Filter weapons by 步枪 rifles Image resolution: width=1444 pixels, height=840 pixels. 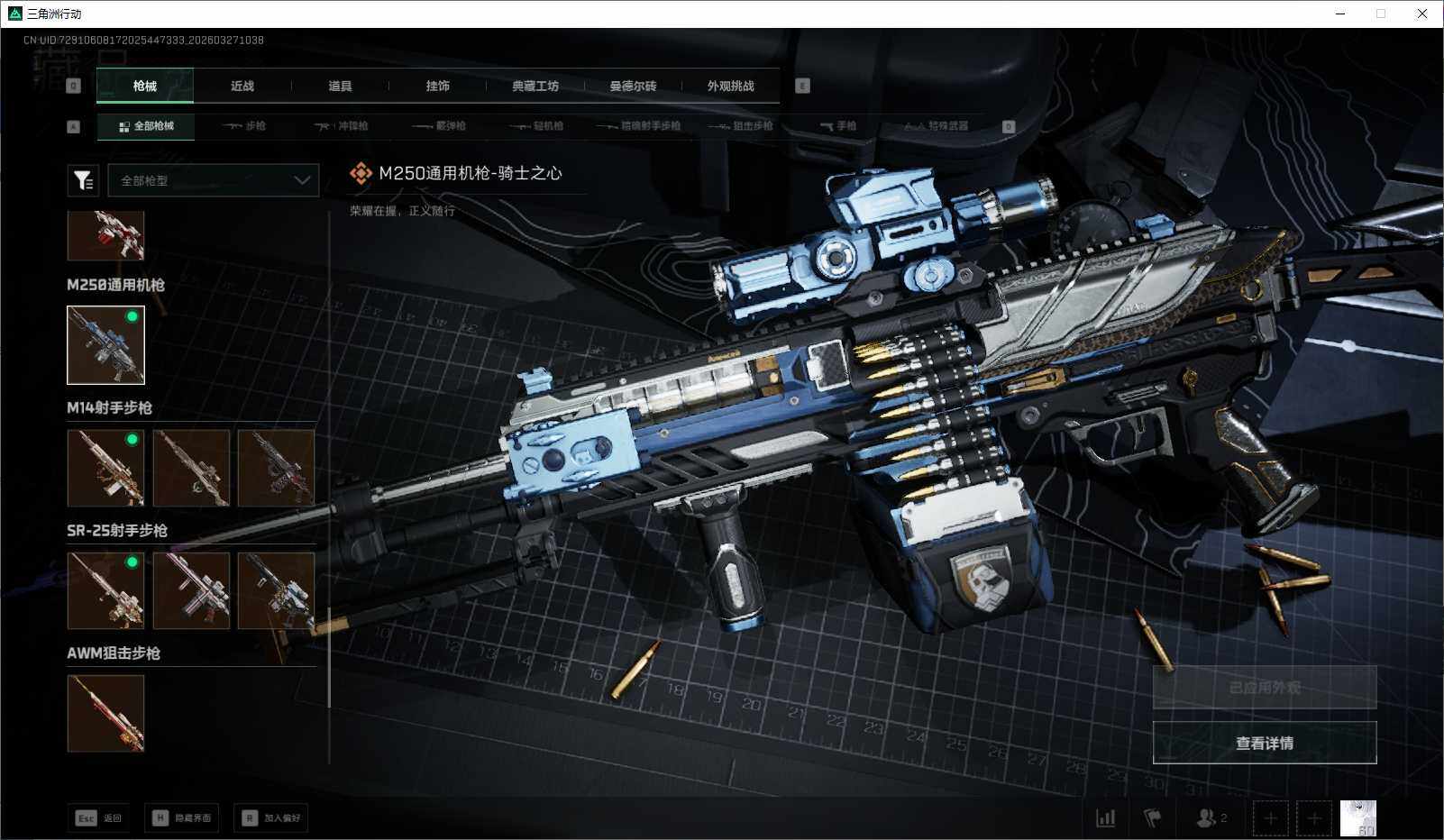244,126
